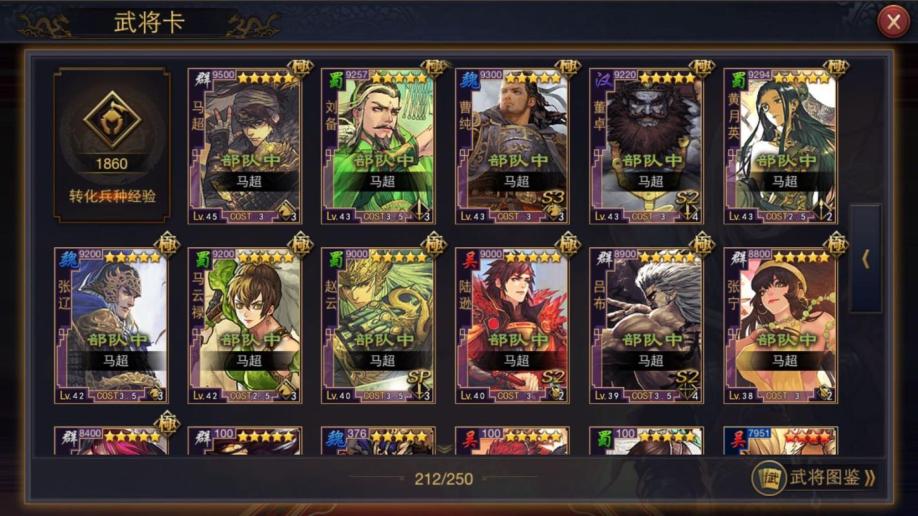Expand the side panel arrow tab
Screen dimensions: 918x516
click(x=865, y=258)
